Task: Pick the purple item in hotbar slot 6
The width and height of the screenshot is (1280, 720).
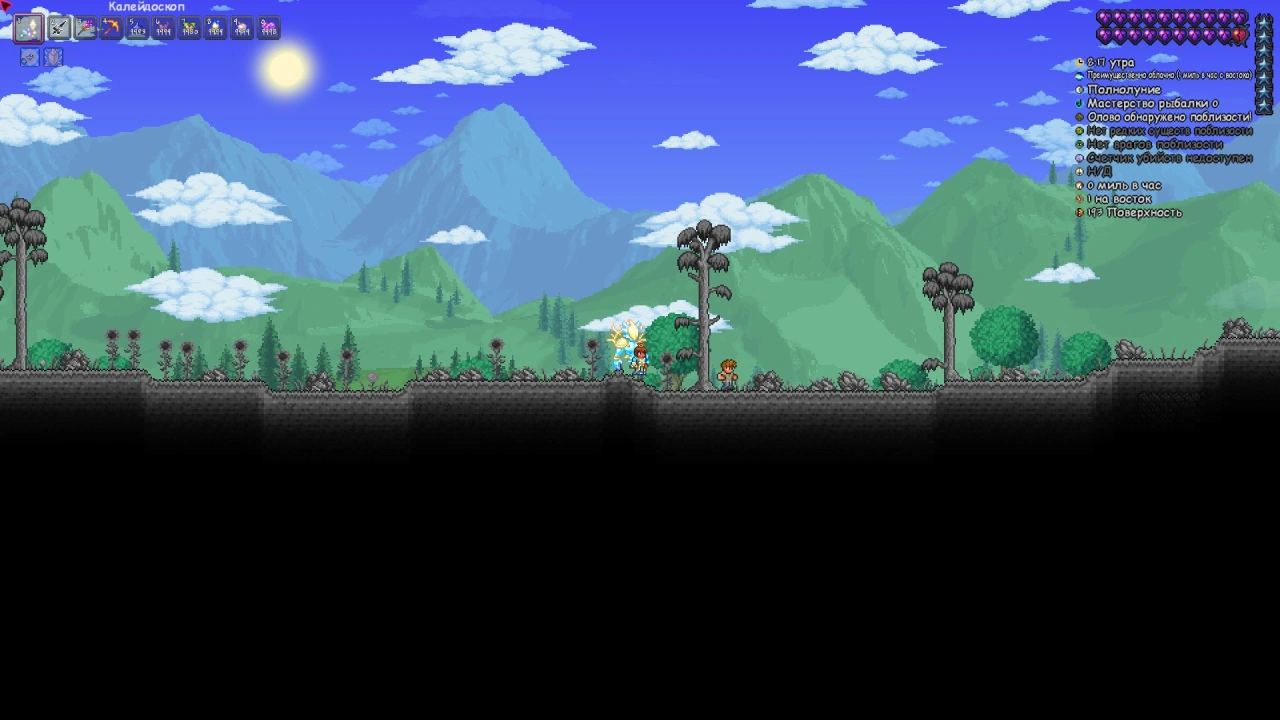Action: coord(164,28)
